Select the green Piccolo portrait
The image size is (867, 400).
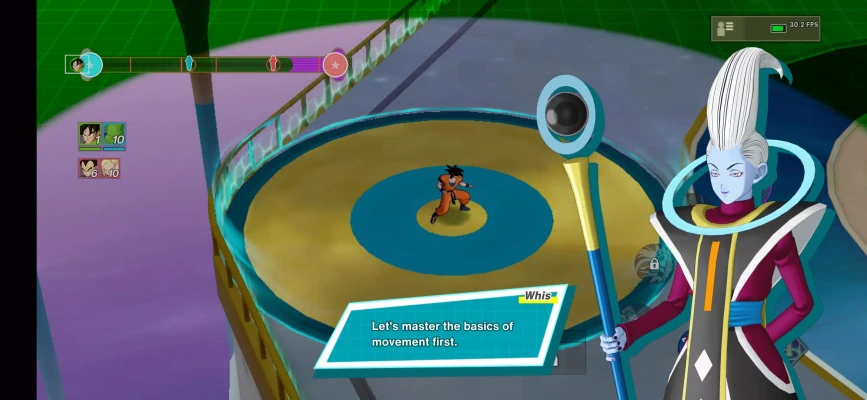[x=114, y=135]
